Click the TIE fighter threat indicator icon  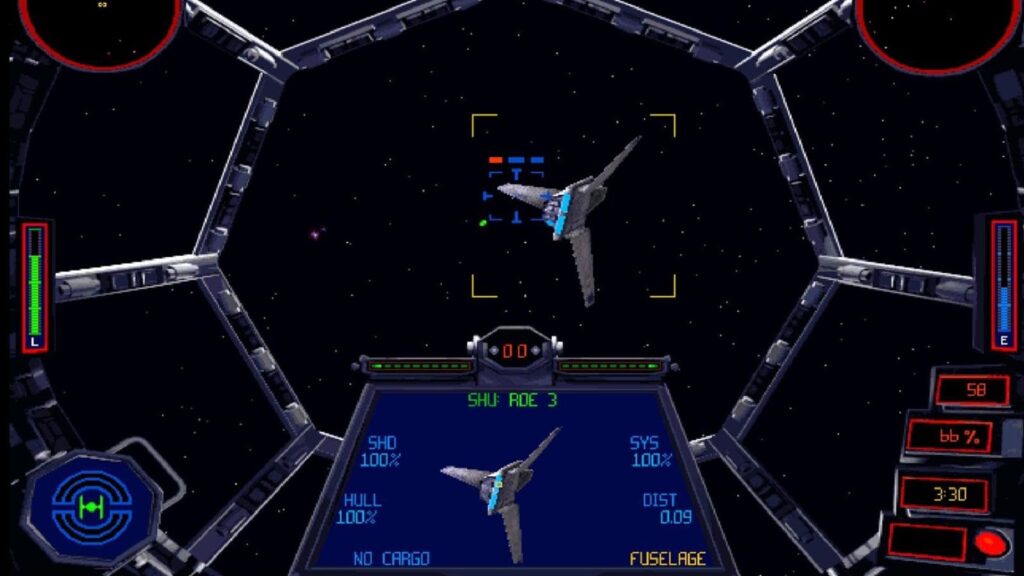click(x=90, y=508)
